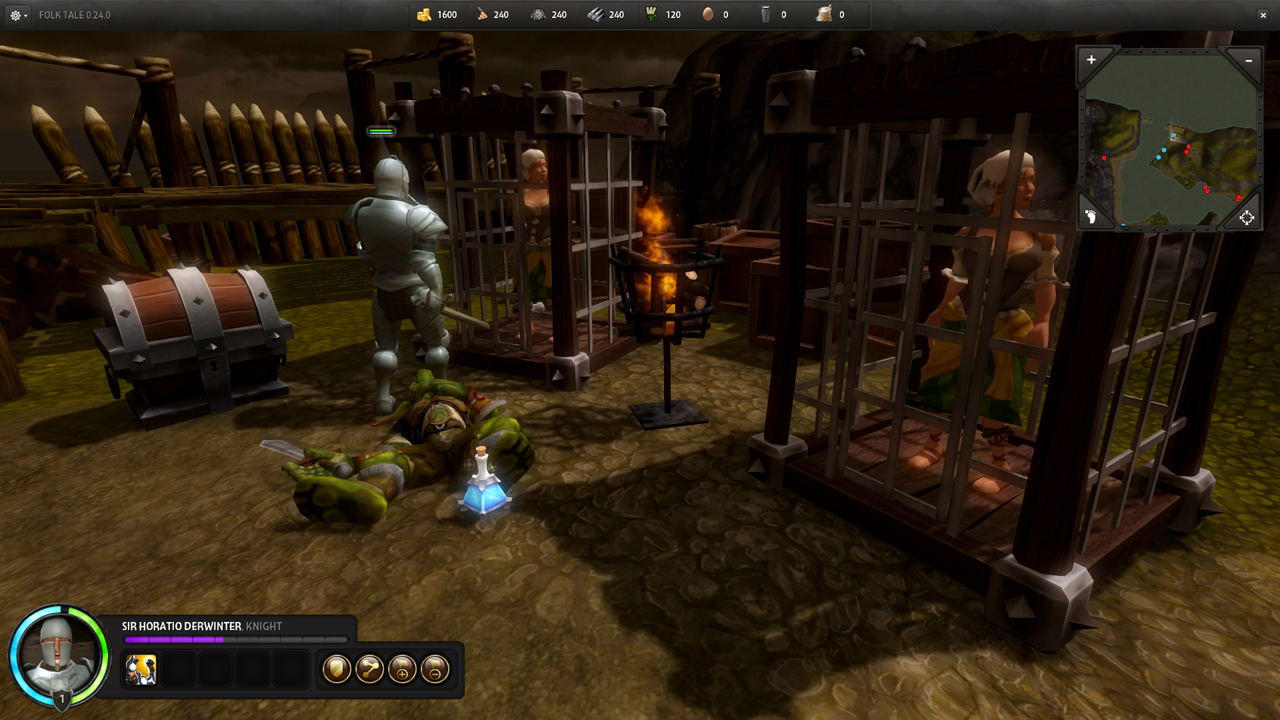
Task: Click the flag with plus button
Action: click(x=402, y=669)
